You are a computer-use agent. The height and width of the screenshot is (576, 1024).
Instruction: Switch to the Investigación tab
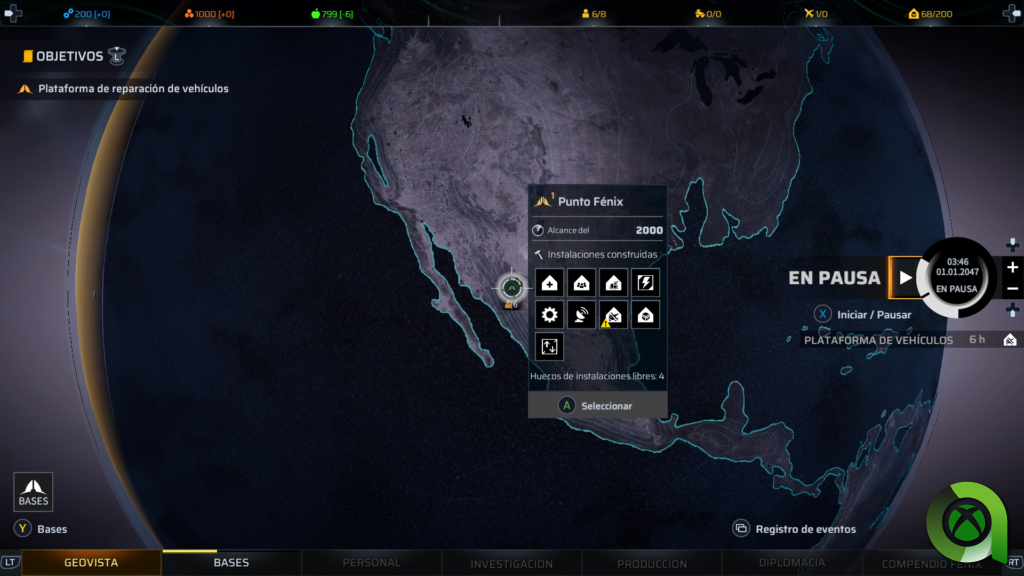click(511, 563)
